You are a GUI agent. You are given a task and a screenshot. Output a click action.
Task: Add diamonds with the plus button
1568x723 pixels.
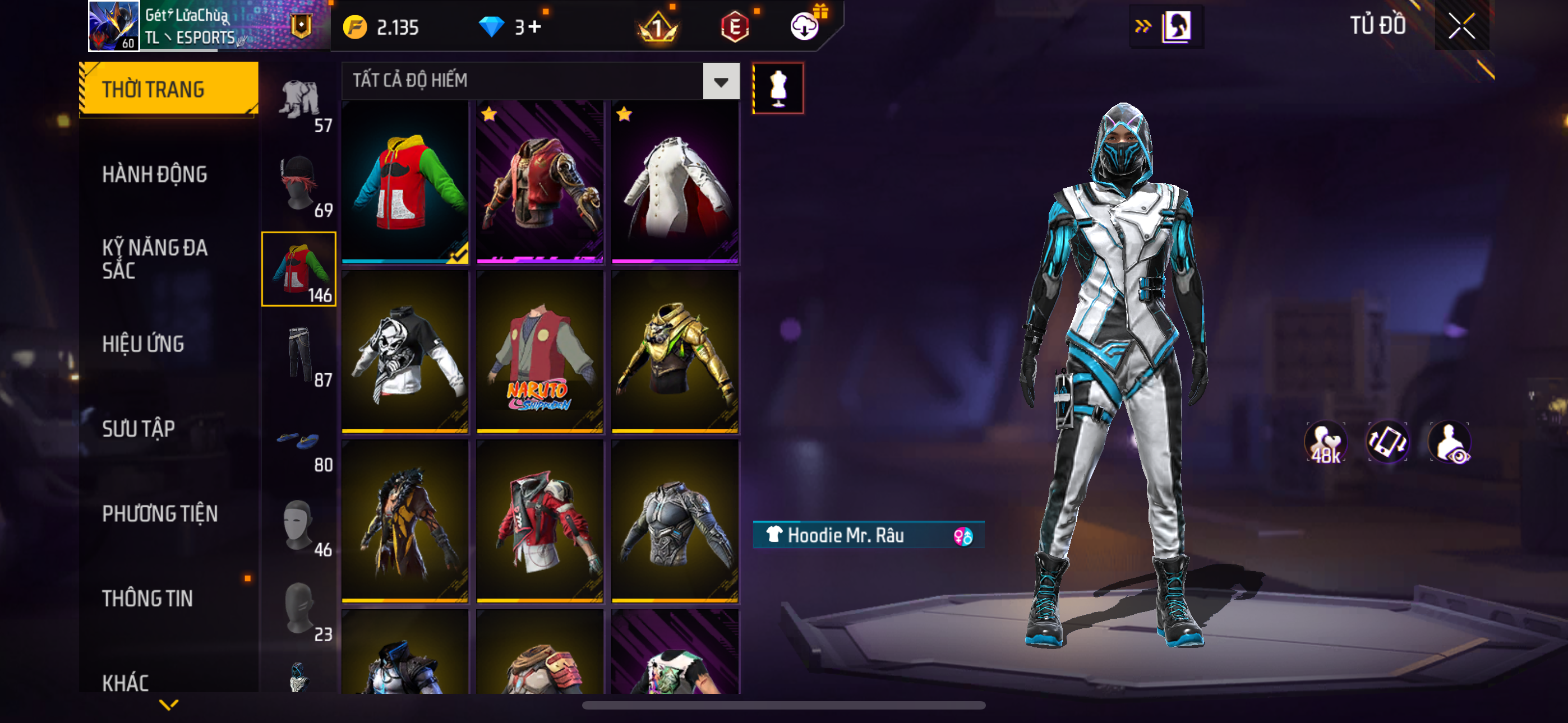(x=535, y=27)
